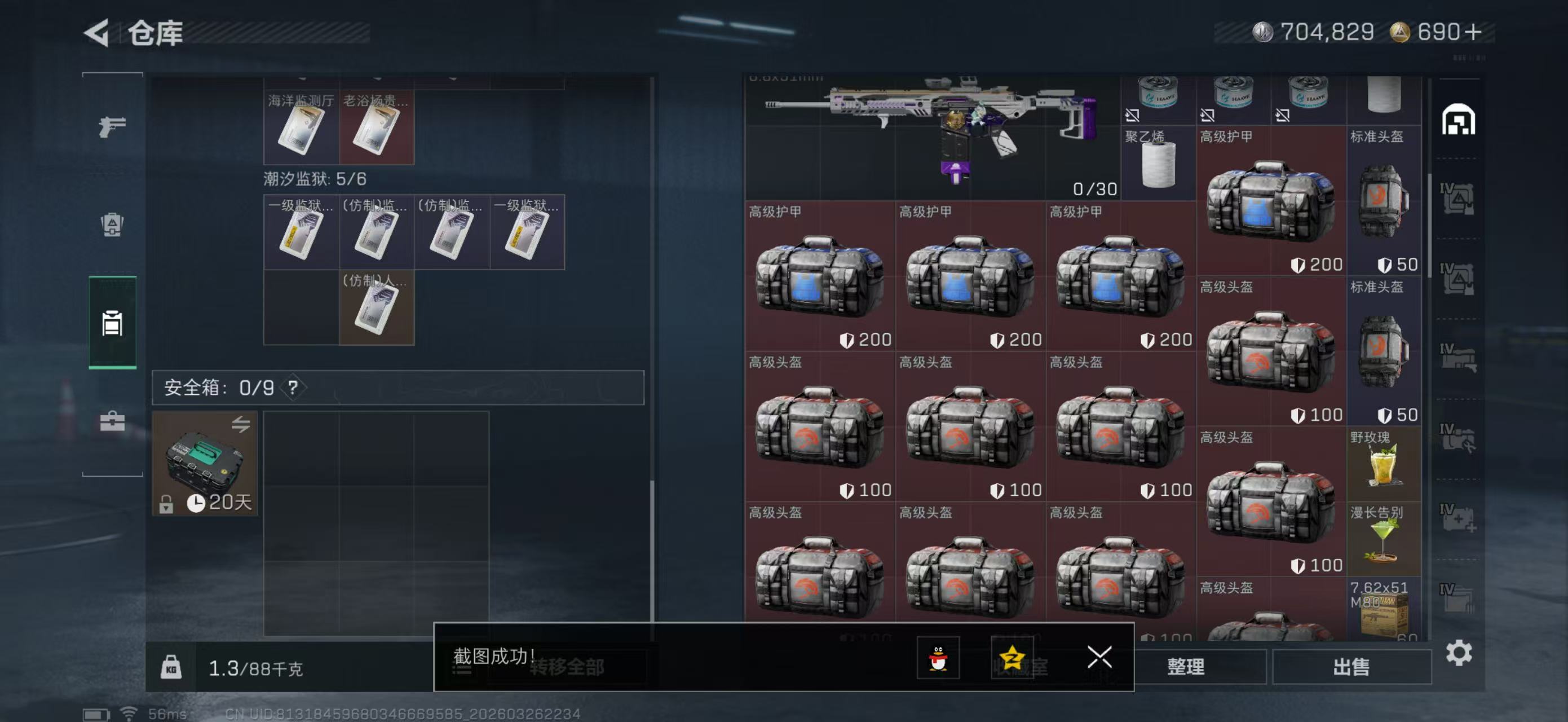Switch to the pistol weapons tab
This screenshot has height=722, width=1568.
pos(113,126)
